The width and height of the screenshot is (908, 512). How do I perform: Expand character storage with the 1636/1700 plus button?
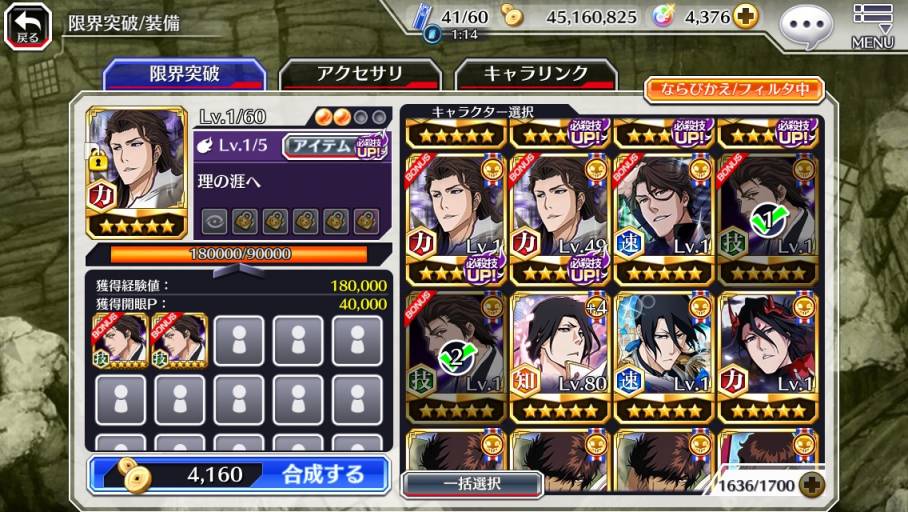(x=811, y=485)
